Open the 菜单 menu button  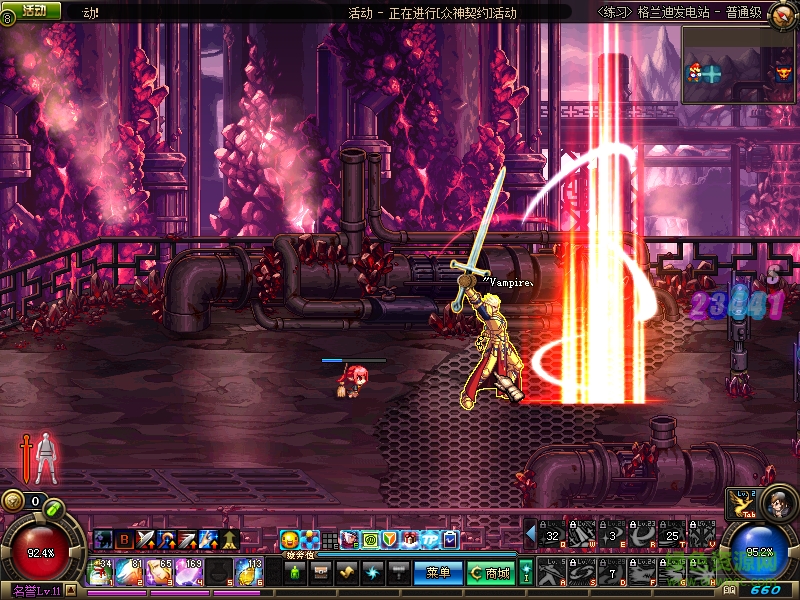(x=438, y=573)
